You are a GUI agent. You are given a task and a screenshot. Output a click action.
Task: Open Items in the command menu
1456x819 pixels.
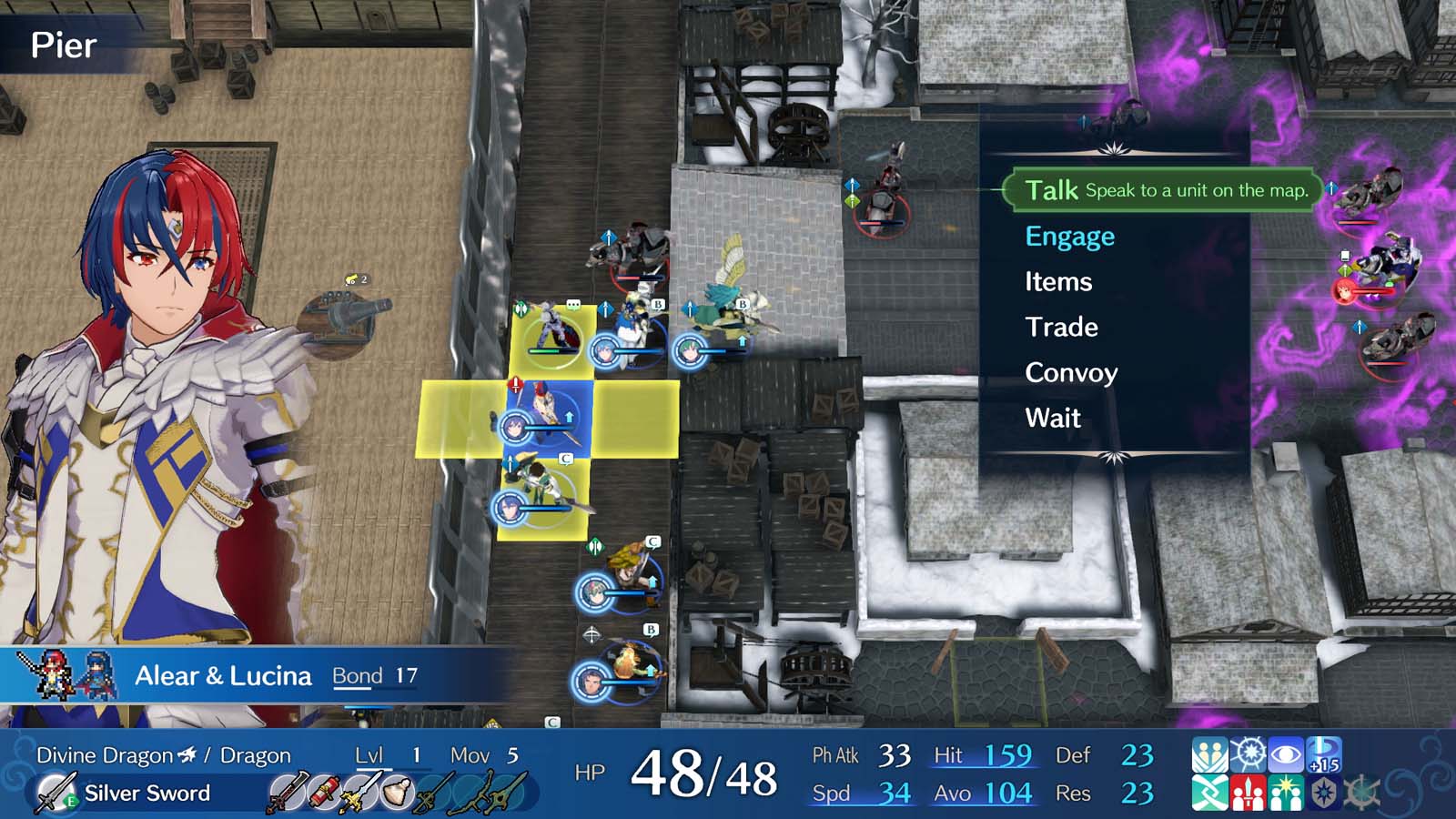(1059, 282)
